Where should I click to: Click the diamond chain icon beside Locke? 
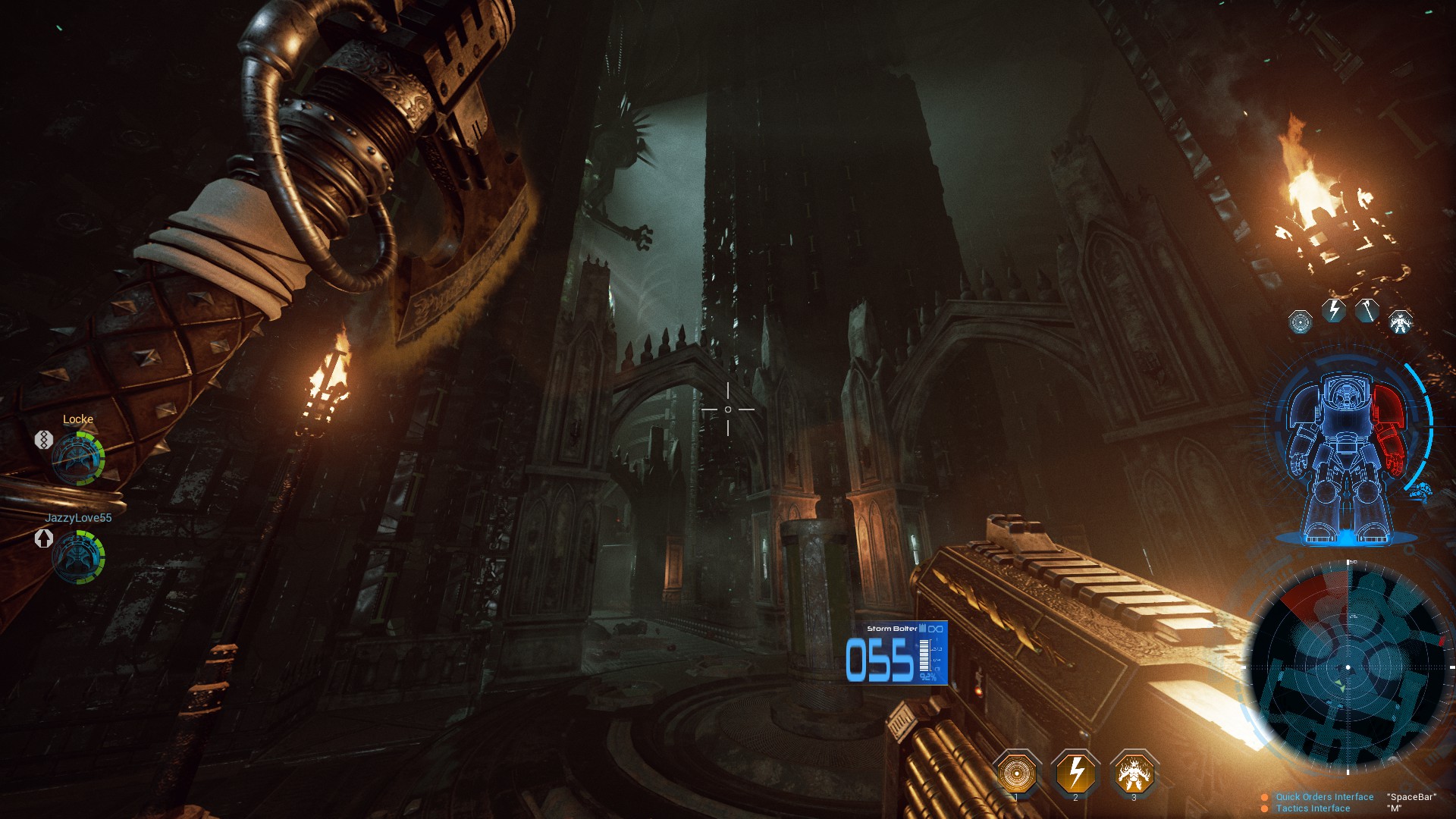(x=43, y=439)
